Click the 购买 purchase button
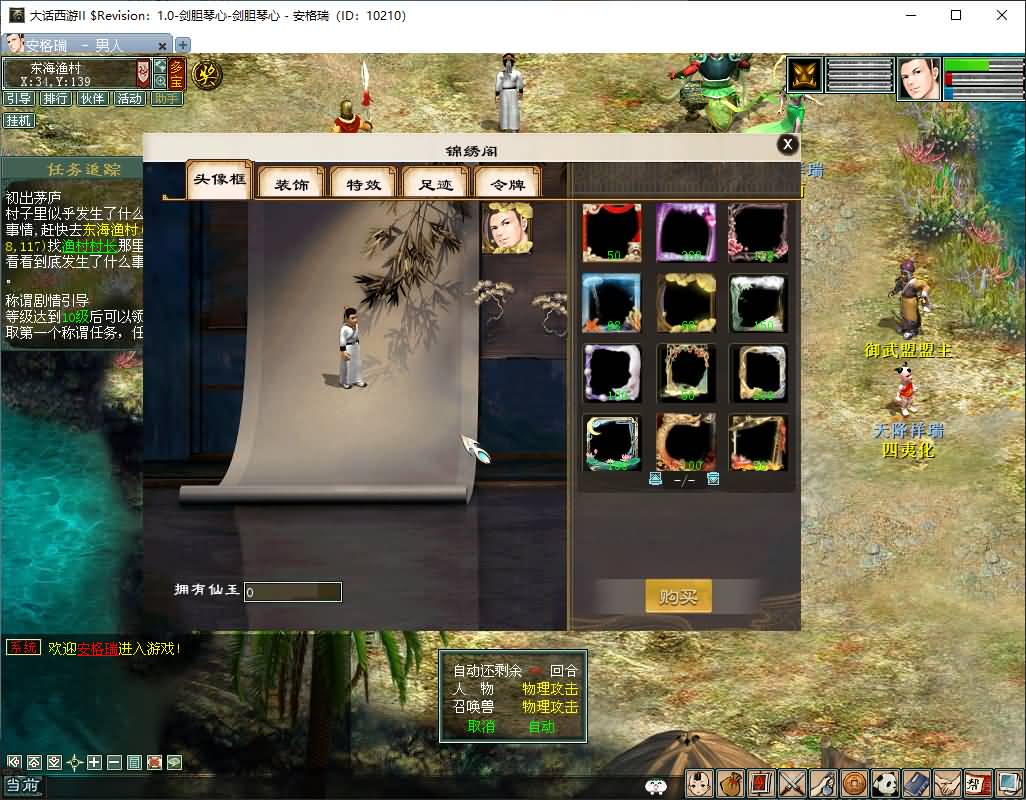The height and width of the screenshot is (800, 1026). point(678,597)
